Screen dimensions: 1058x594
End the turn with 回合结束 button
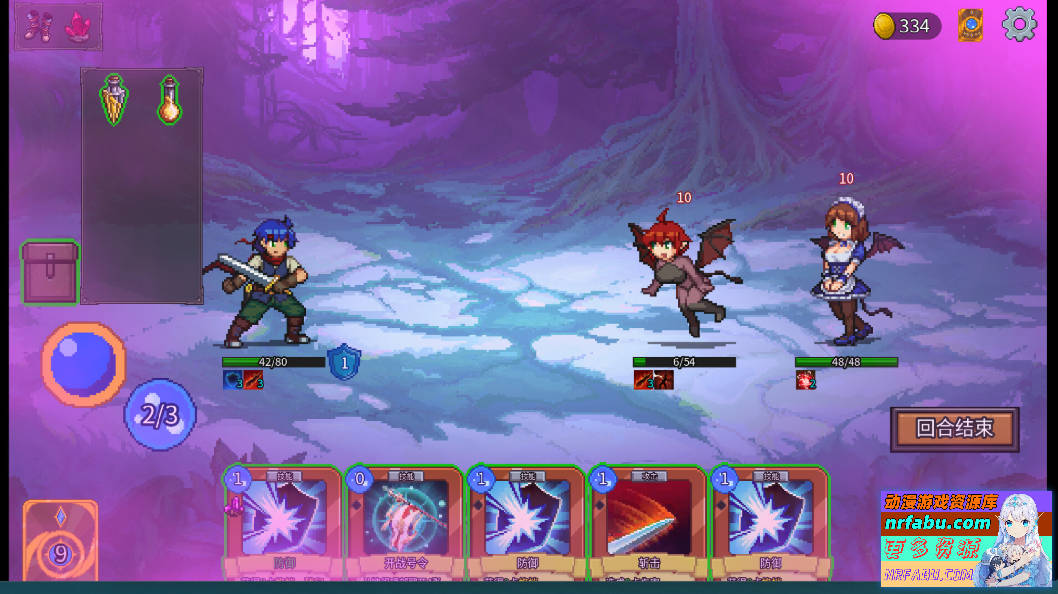[955, 429]
